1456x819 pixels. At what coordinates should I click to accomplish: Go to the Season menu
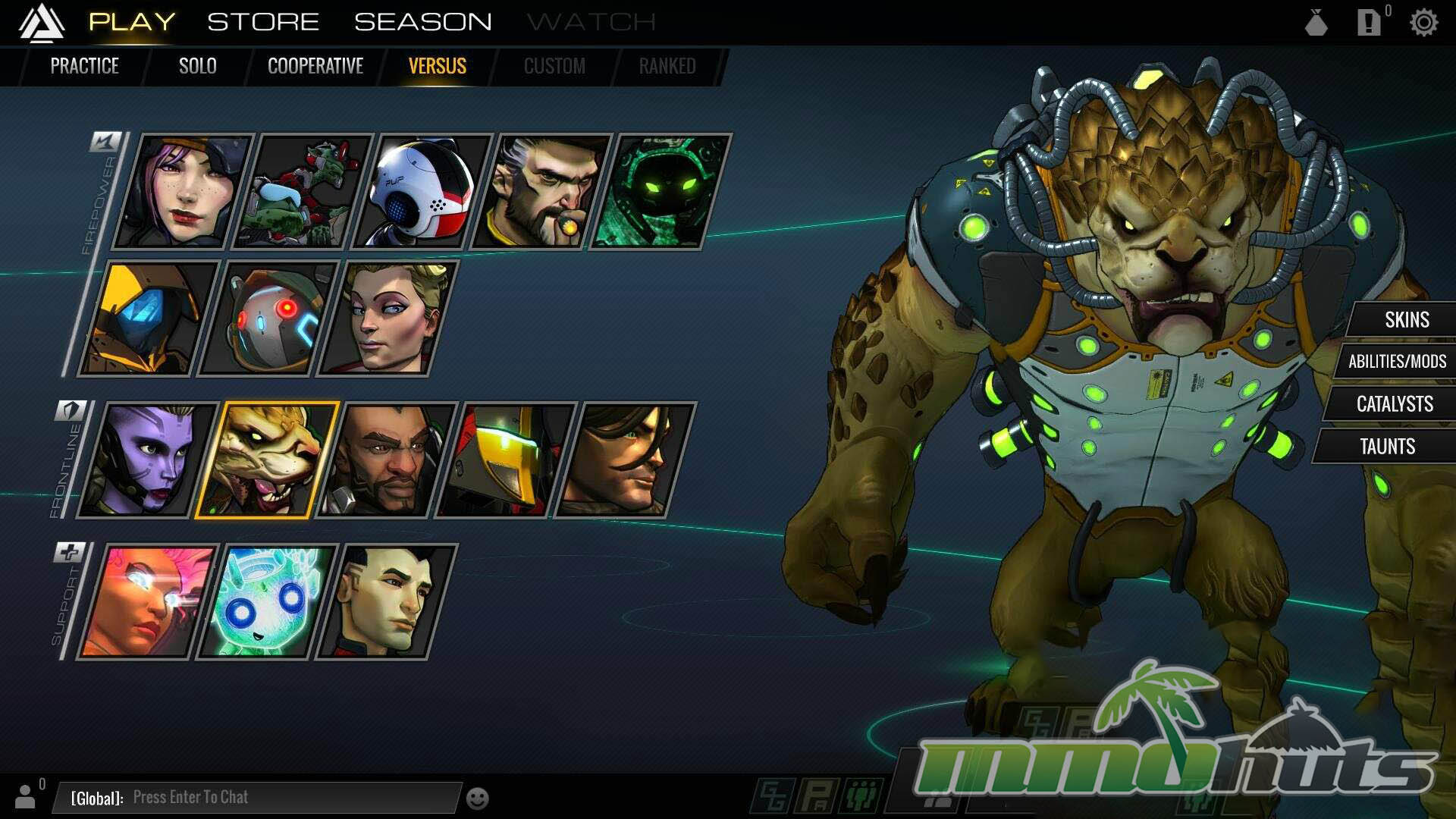pyautogui.click(x=422, y=22)
